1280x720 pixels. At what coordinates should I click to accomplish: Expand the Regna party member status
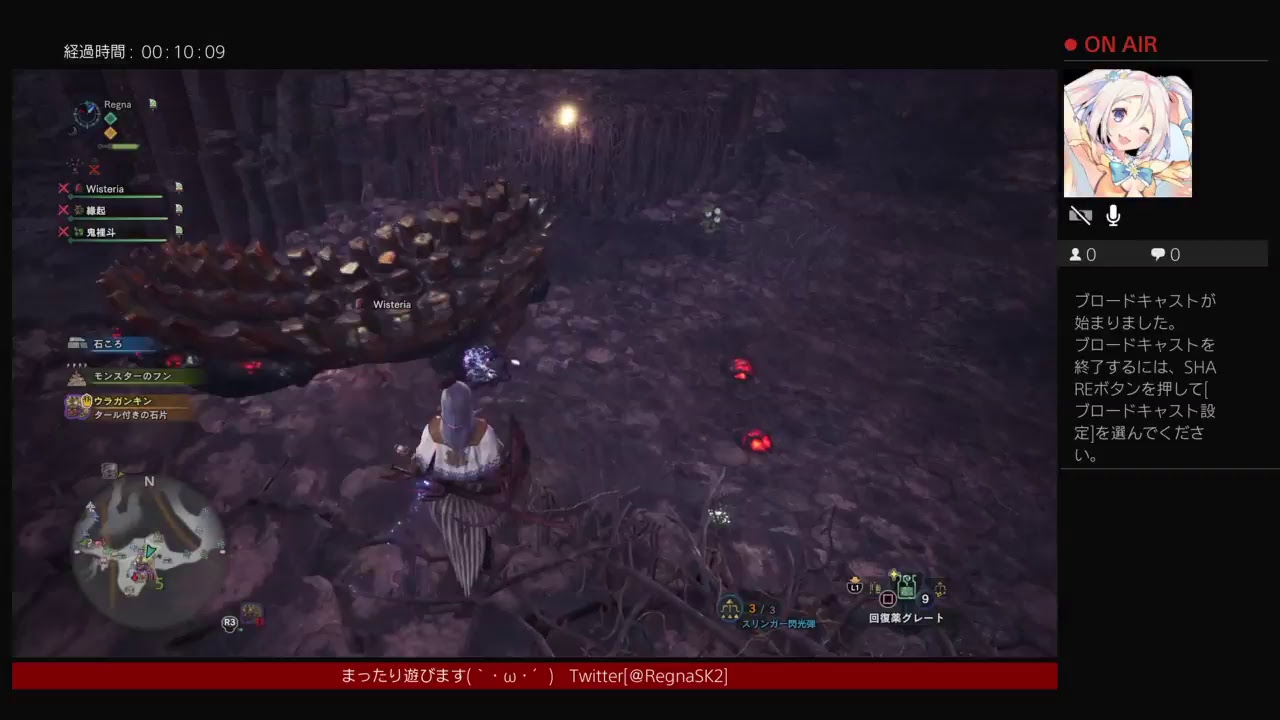point(117,104)
